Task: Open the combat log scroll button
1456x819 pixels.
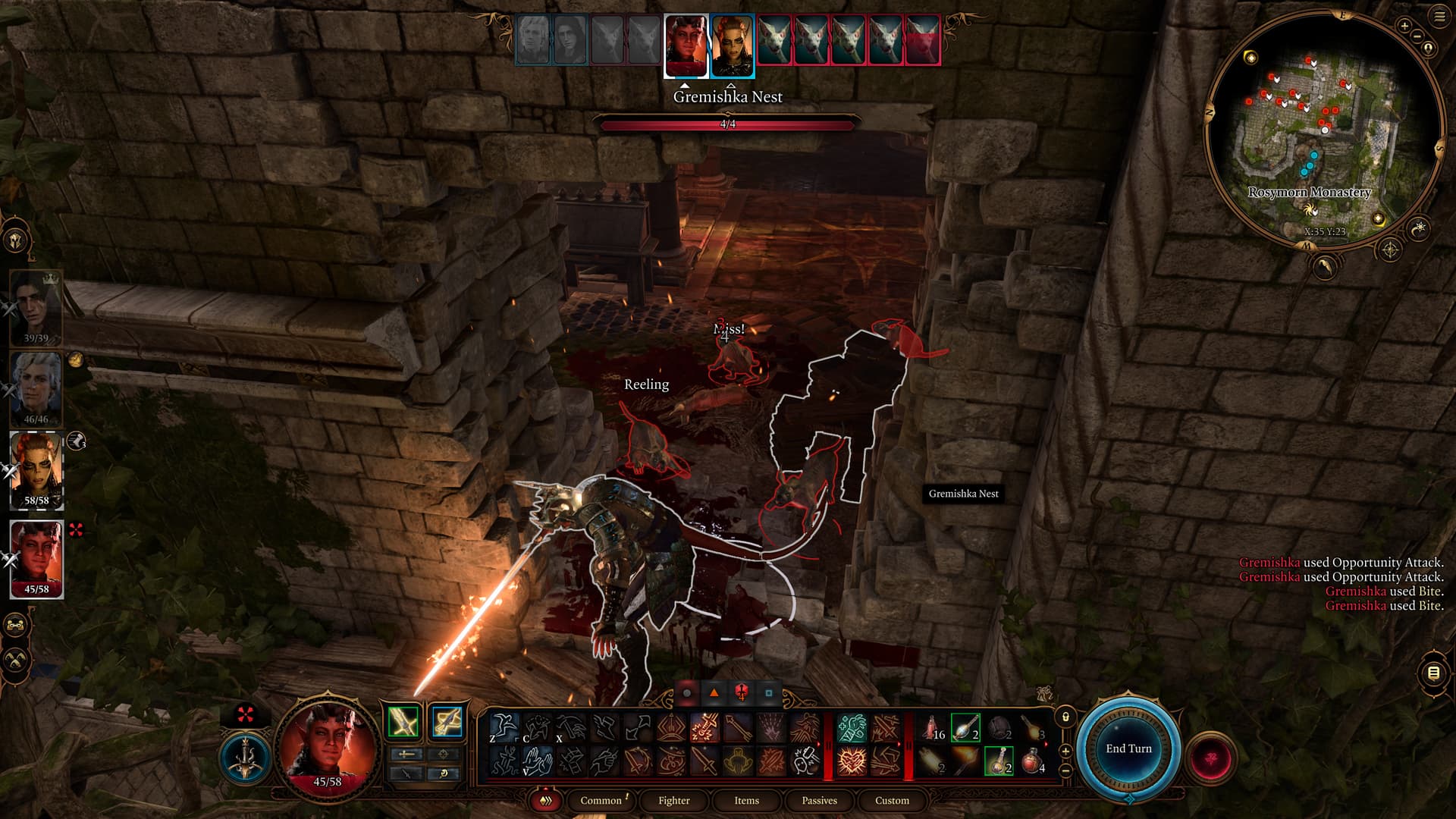Action: [1433, 673]
